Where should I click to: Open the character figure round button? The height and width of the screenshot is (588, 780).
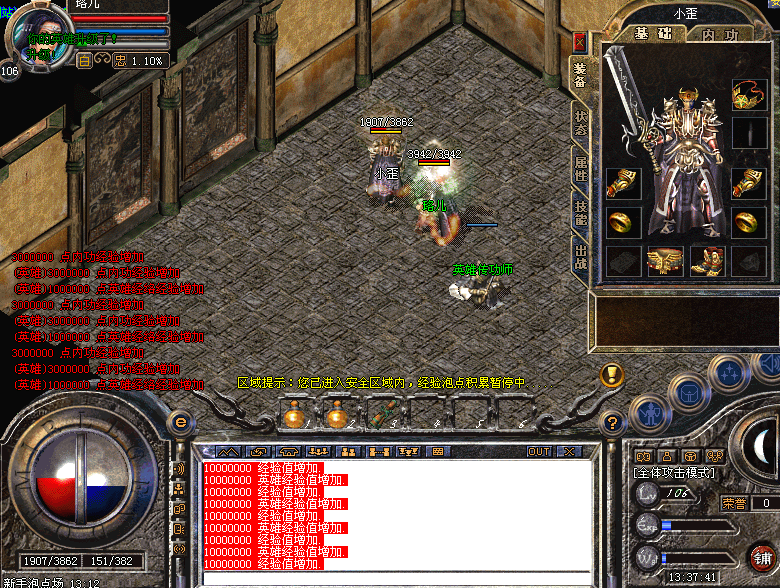pyautogui.click(x=650, y=410)
